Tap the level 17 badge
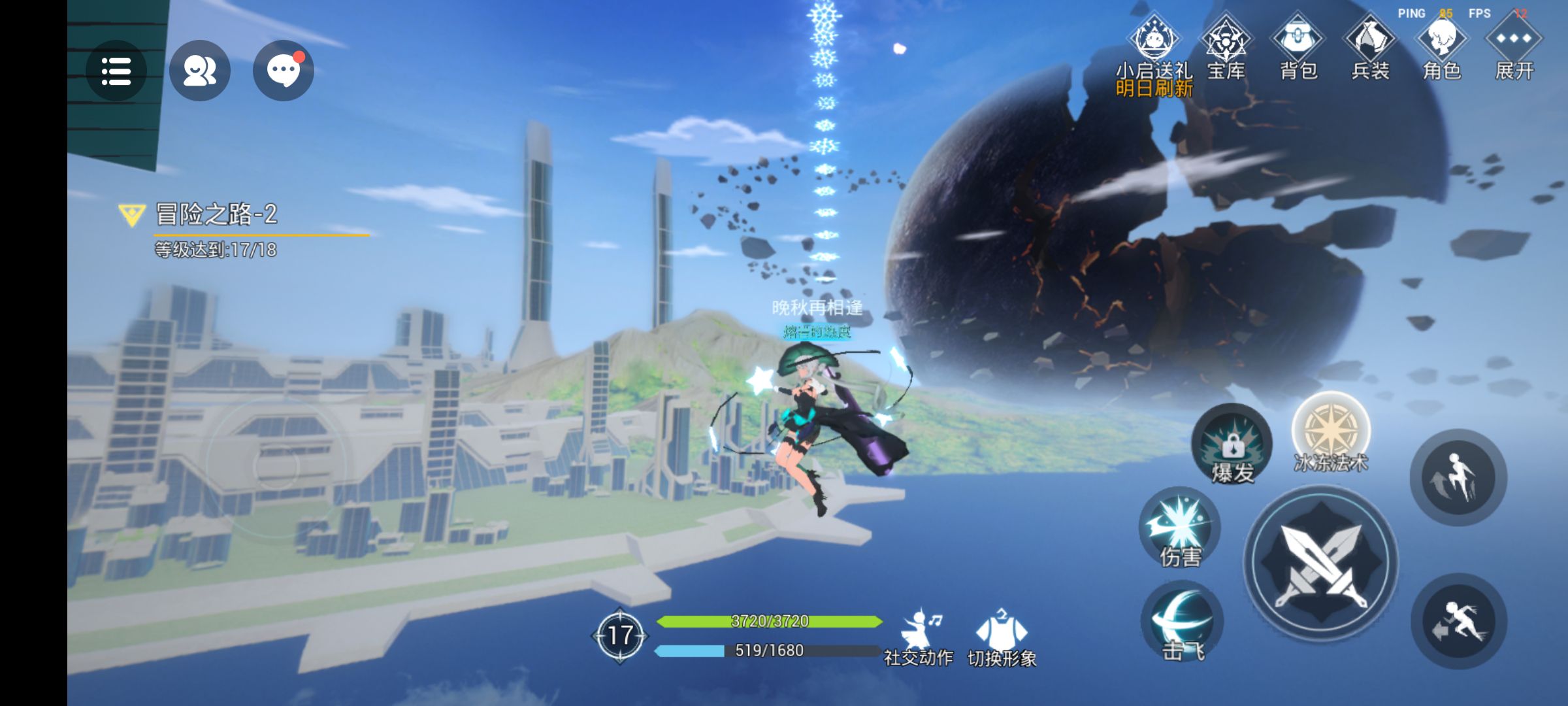Screen dimensions: 1568x706 pos(619,635)
